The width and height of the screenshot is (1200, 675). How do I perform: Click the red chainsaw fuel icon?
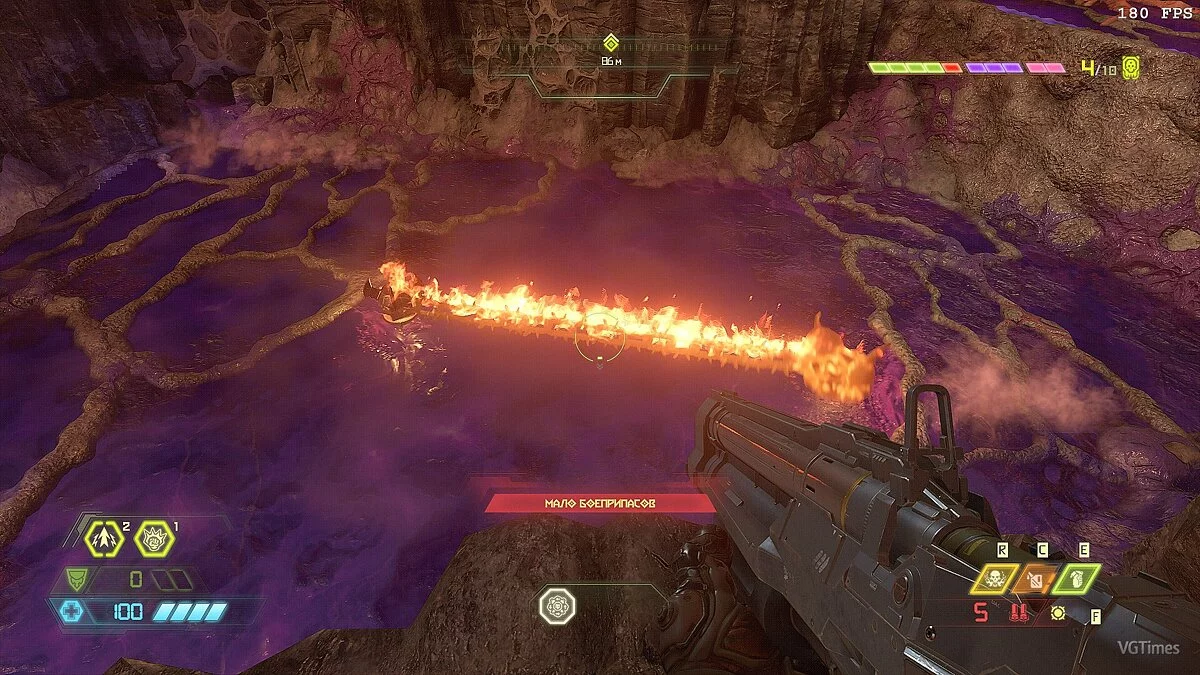tap(1019, 613)
